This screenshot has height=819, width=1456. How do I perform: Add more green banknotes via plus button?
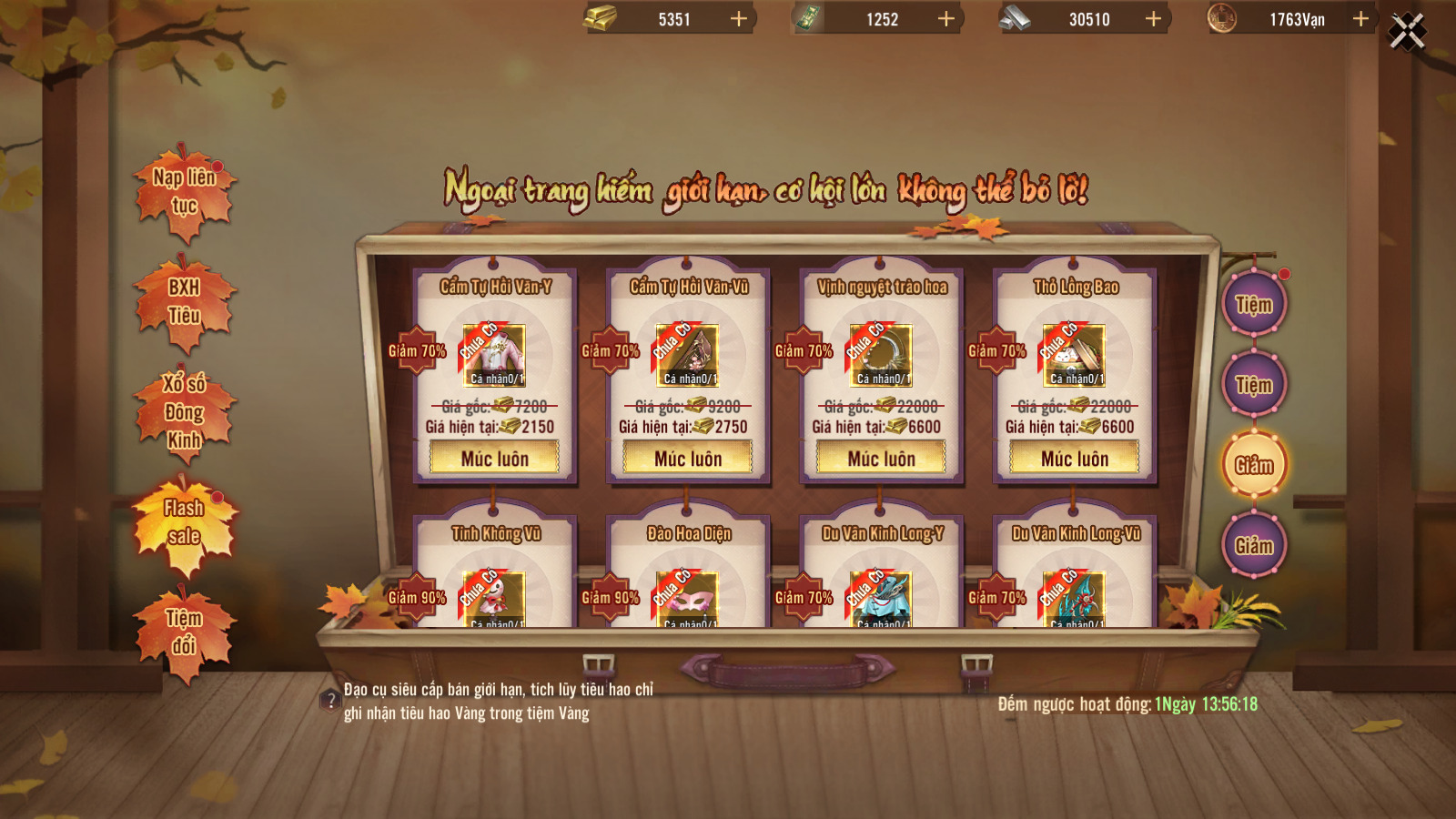coord(946,19)
